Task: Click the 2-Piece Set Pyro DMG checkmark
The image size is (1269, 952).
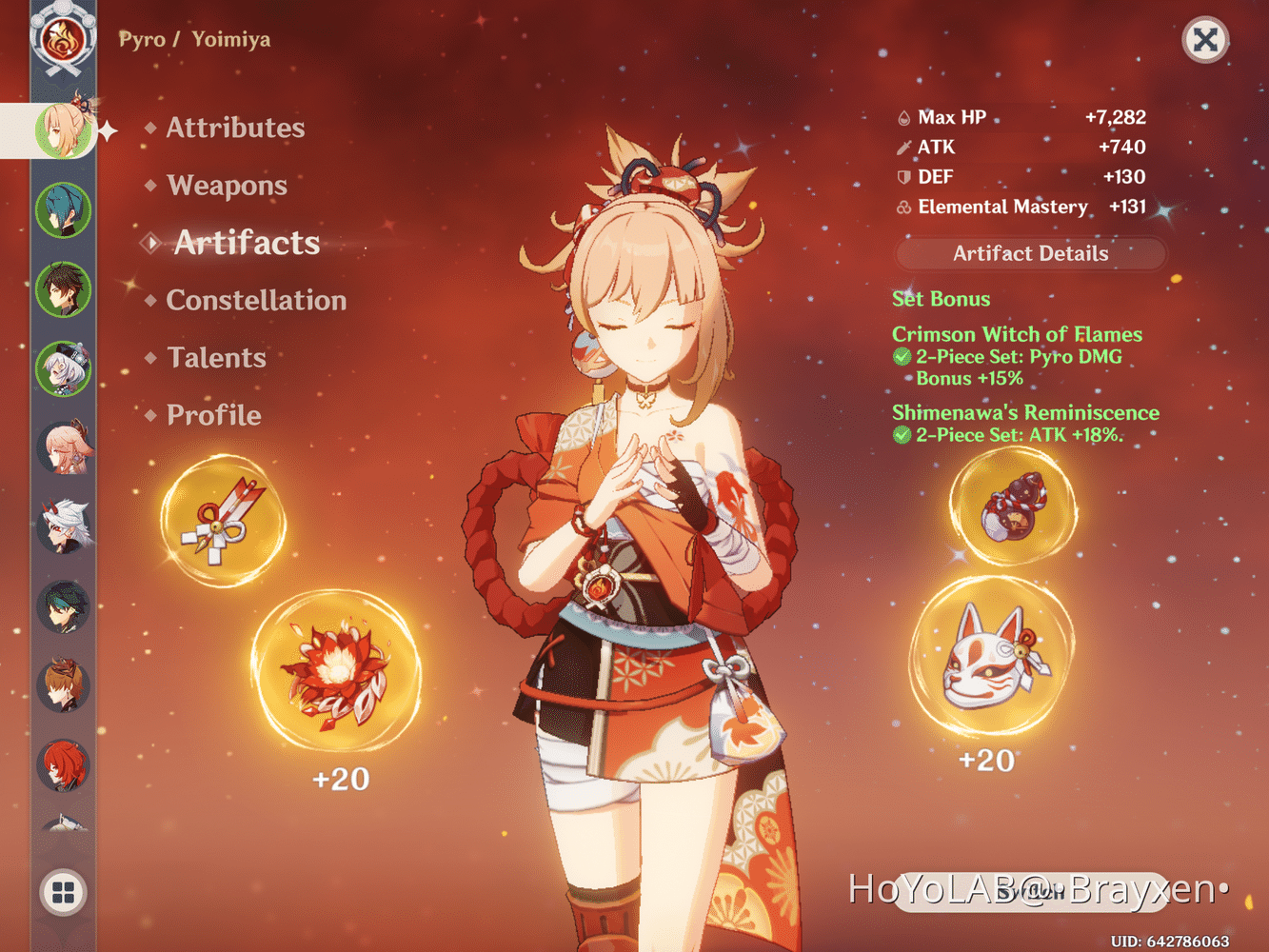Action: [x=901, y=357]
